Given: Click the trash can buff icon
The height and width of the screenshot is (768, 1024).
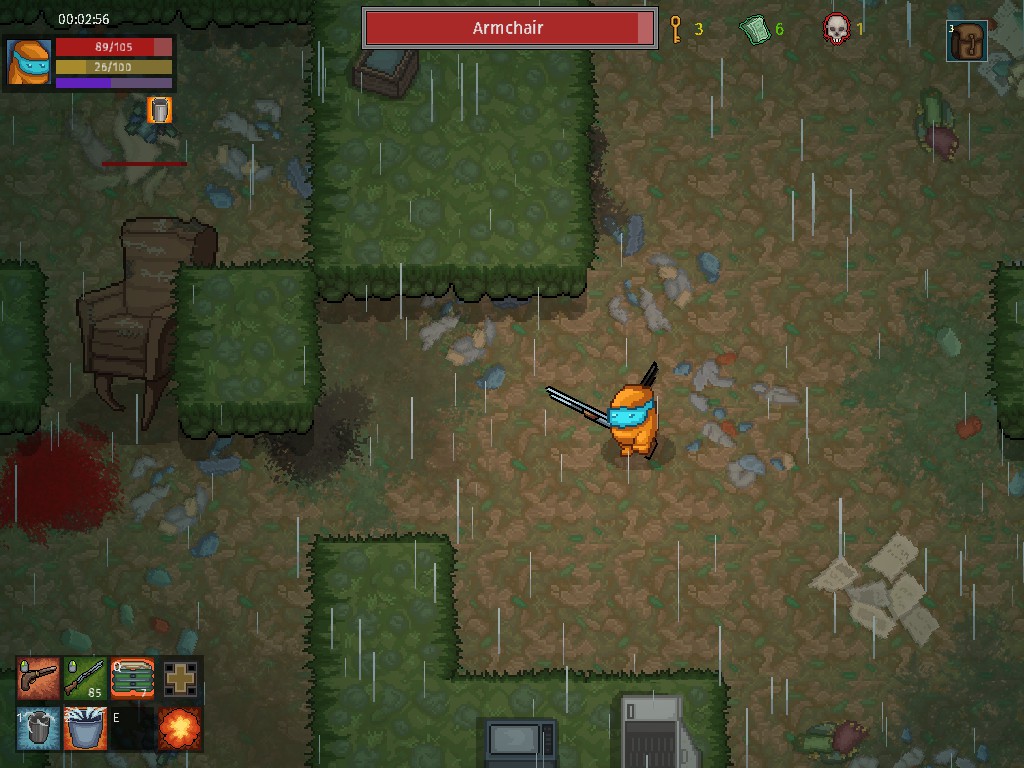Looking at the screenshot, I should (x=159, y=110).
